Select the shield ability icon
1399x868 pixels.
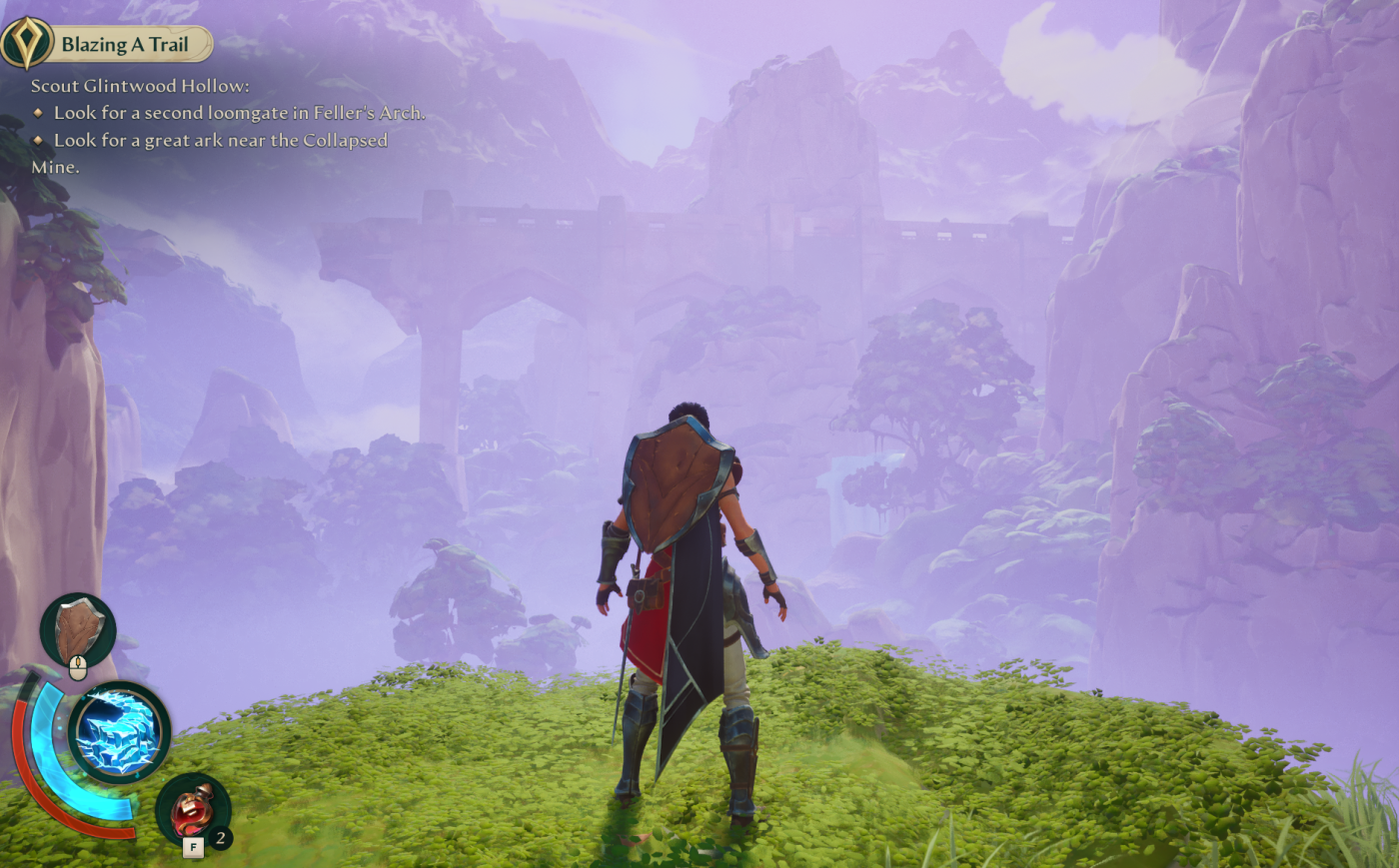click(x=78, y=627)
